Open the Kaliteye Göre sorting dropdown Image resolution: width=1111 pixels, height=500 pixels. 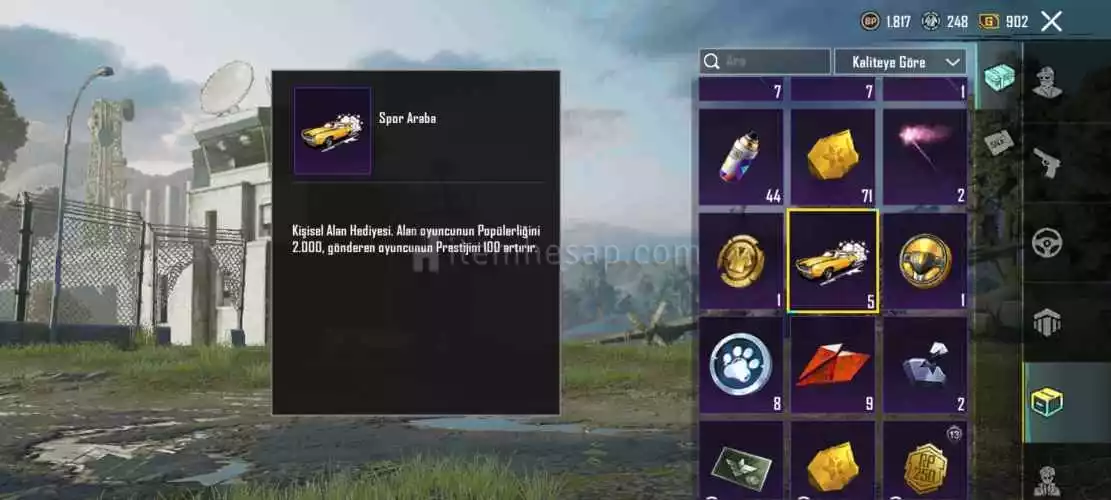pyautogui.click(x=900, y=62)
